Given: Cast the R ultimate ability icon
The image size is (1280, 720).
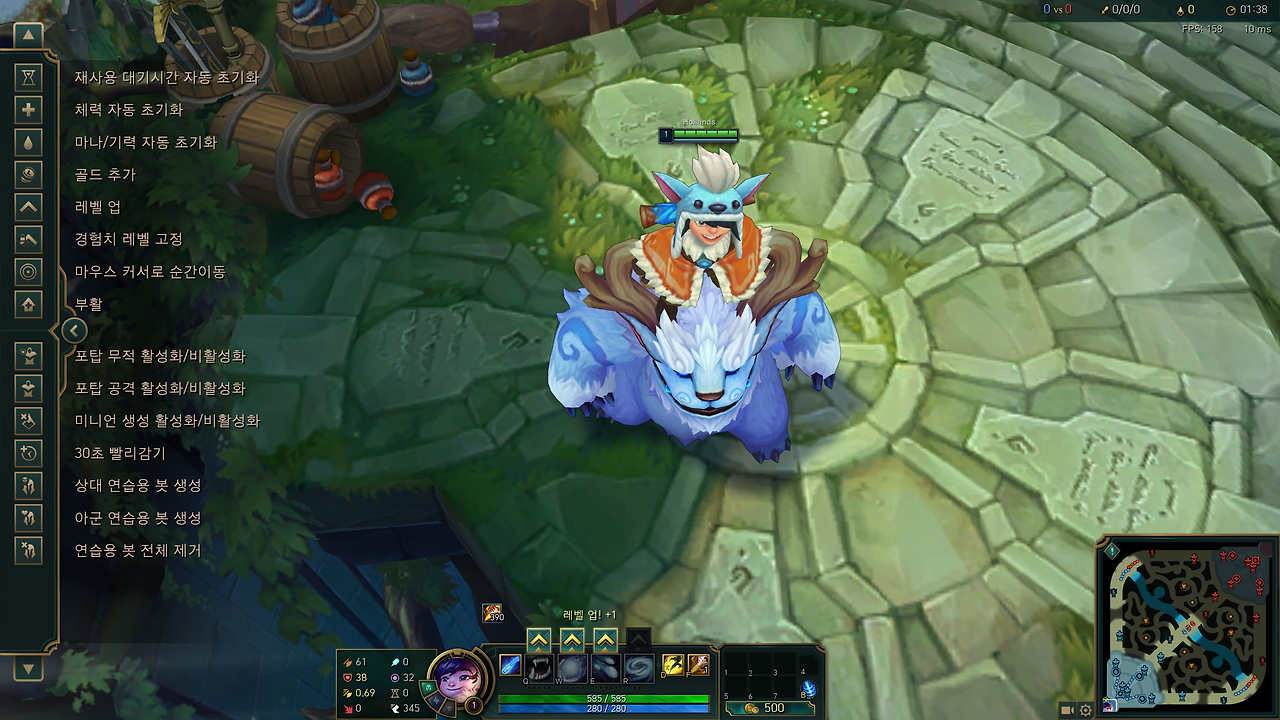Looking at the screenshot, I should [x=637, y=667].
